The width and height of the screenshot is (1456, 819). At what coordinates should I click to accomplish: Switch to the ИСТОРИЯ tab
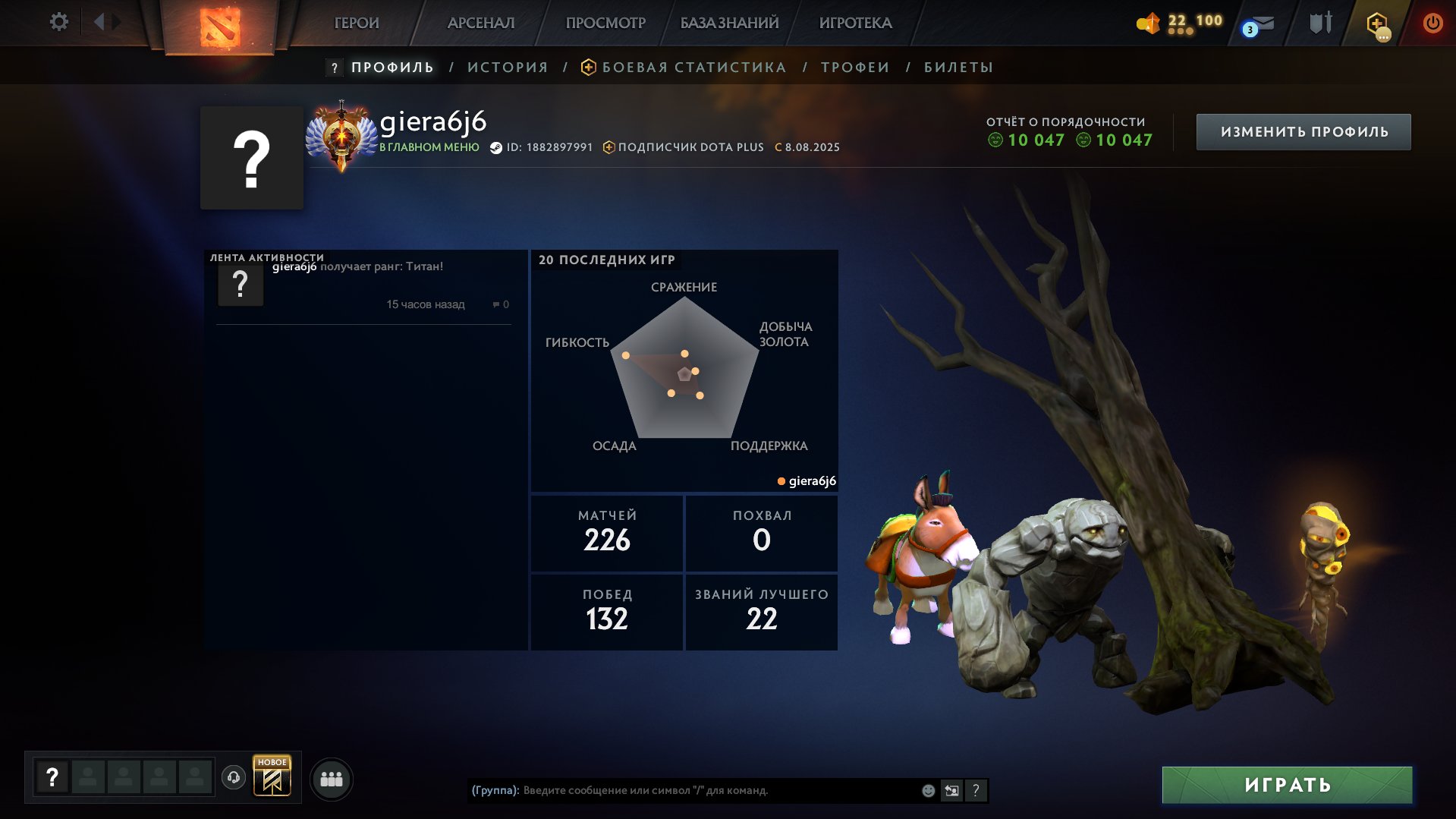506,67
